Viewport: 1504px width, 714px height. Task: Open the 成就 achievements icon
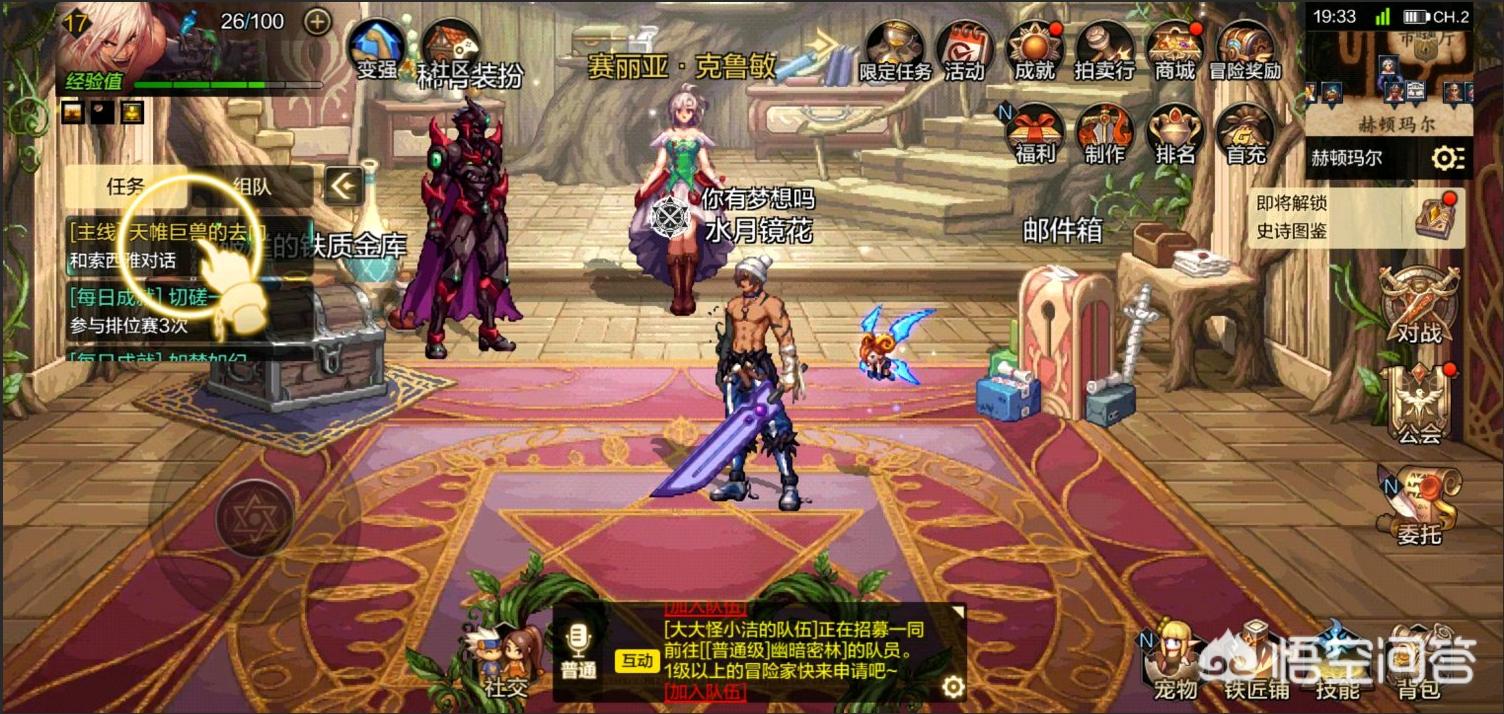[1034, 50]
